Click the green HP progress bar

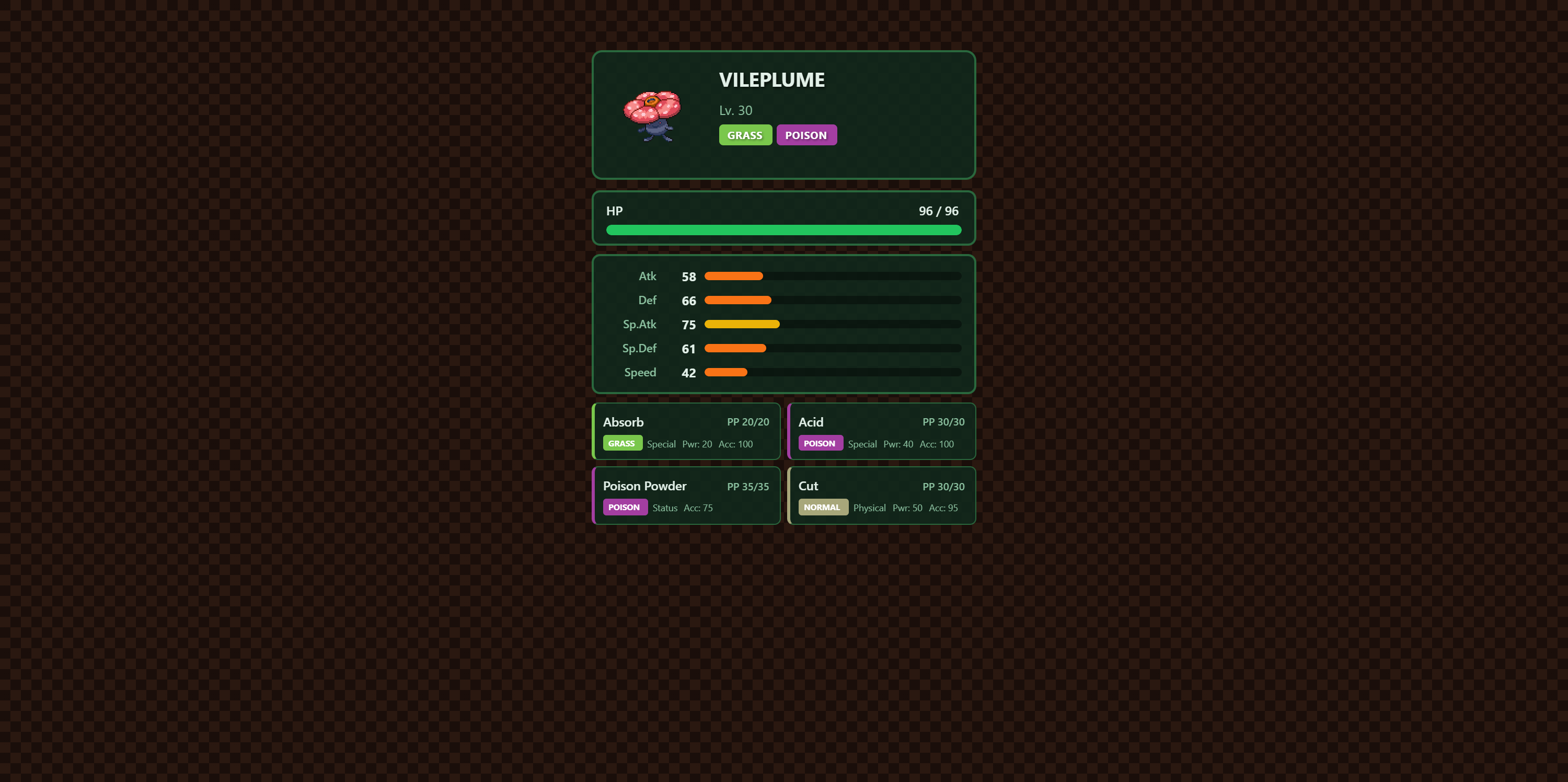point(783,230)
